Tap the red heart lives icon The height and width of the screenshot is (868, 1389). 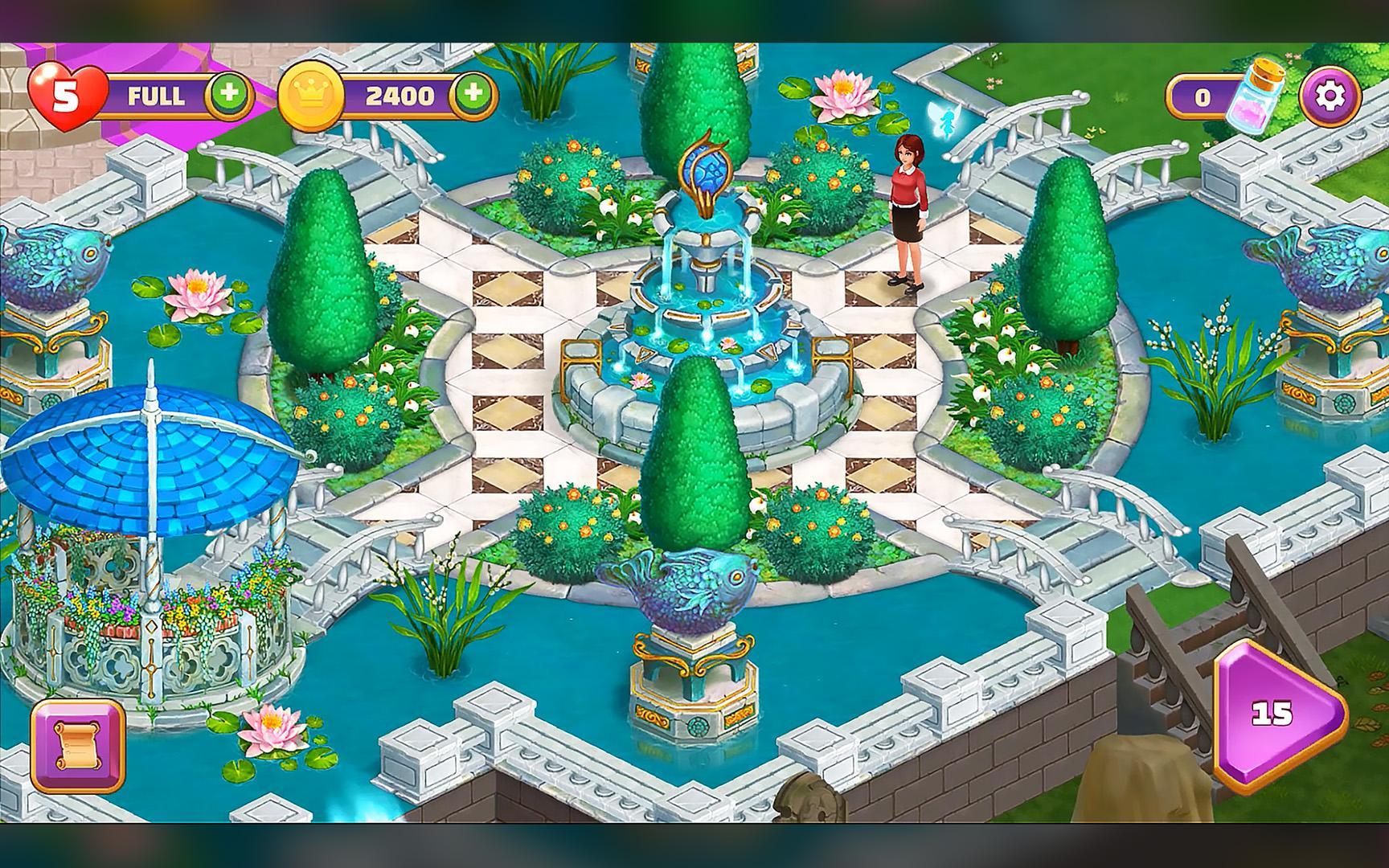(x=66, y=96)
